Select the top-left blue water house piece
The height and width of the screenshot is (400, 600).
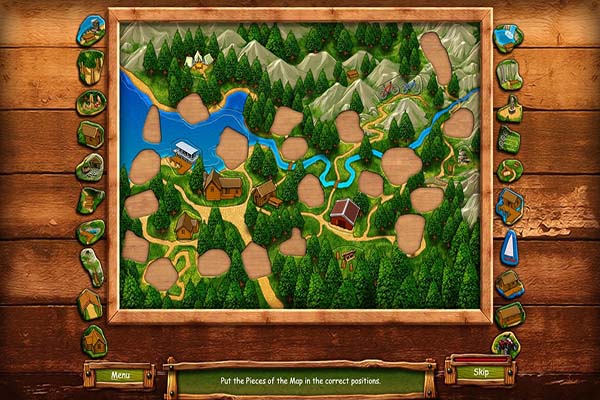(x=91, y=30)
